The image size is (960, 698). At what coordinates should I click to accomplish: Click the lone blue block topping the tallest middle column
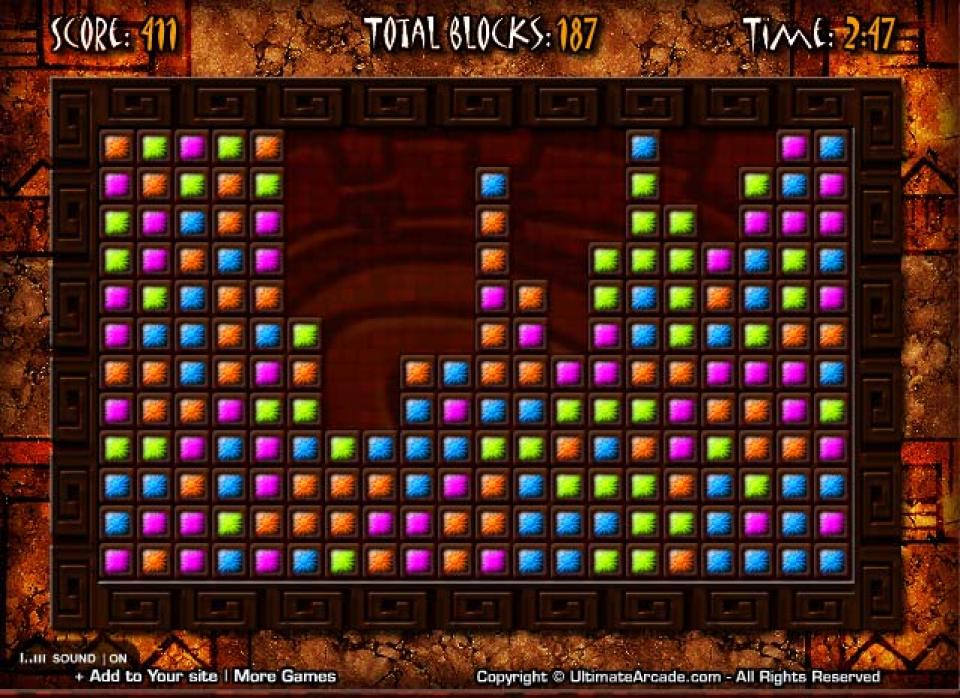point(643,147)
